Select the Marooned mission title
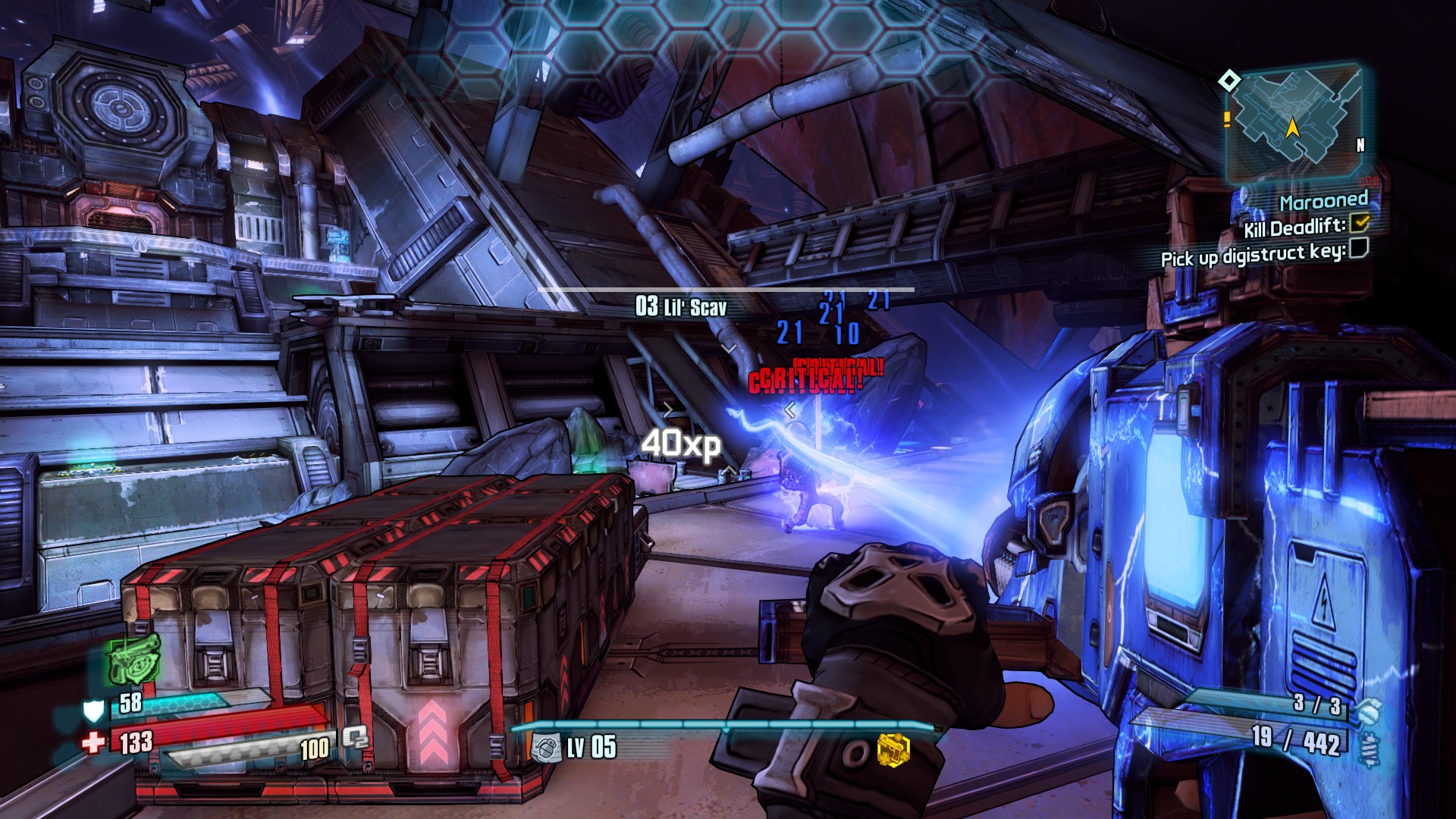1456x819 pixels. (1323, 201)
